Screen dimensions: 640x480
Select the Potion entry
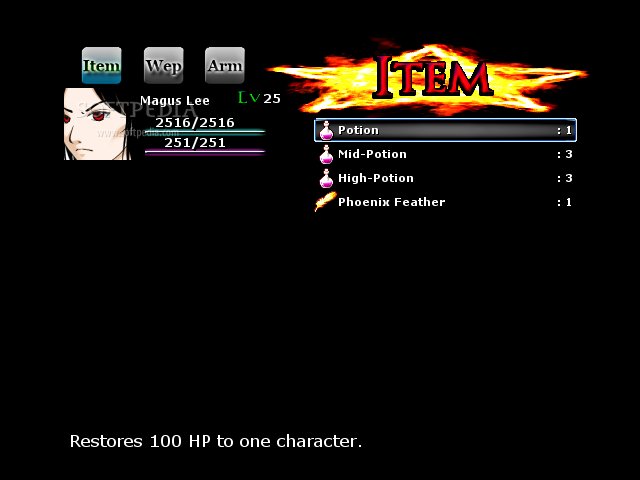point(444,130)
